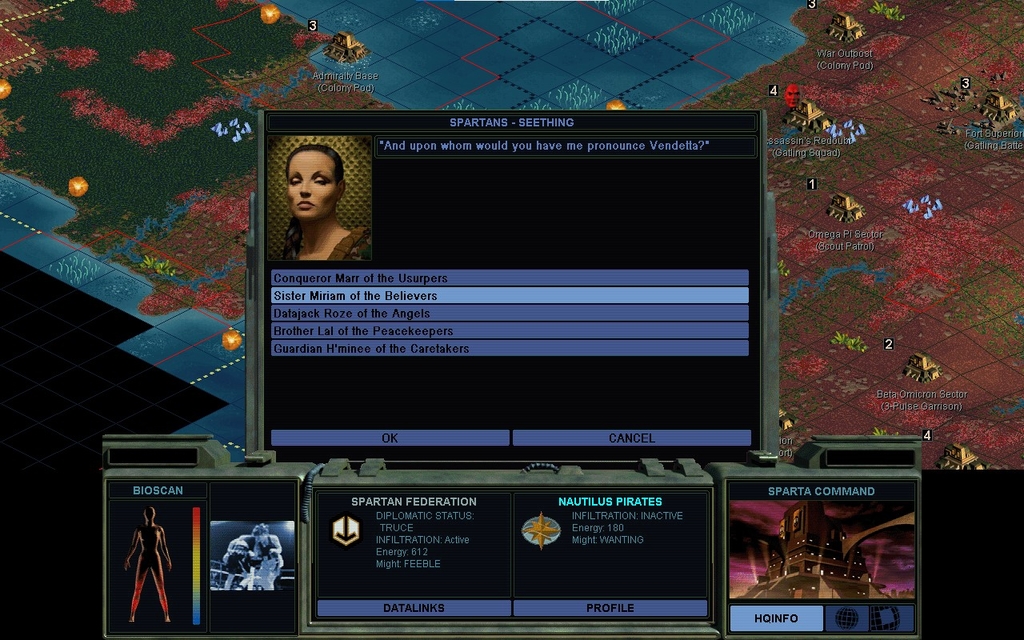Confirm the vendetta with OK

click(x=390, y=438)
